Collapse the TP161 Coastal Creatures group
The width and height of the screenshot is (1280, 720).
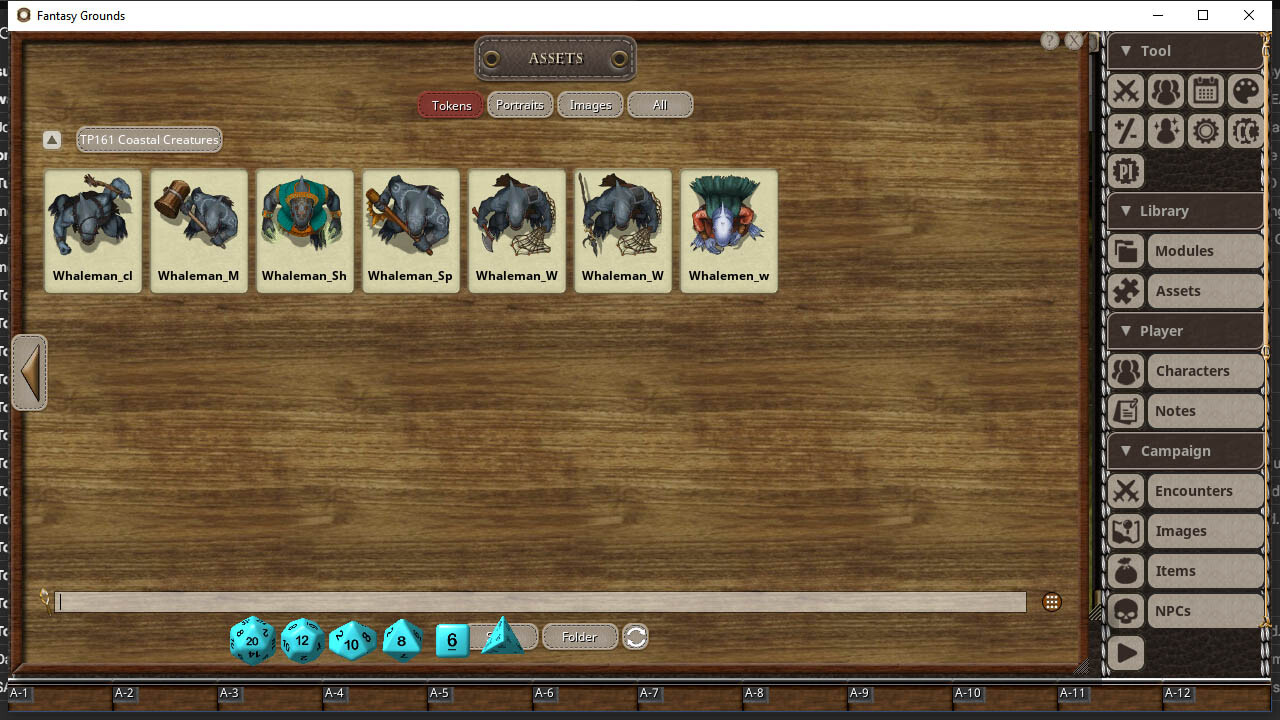[x=52, y=139]
